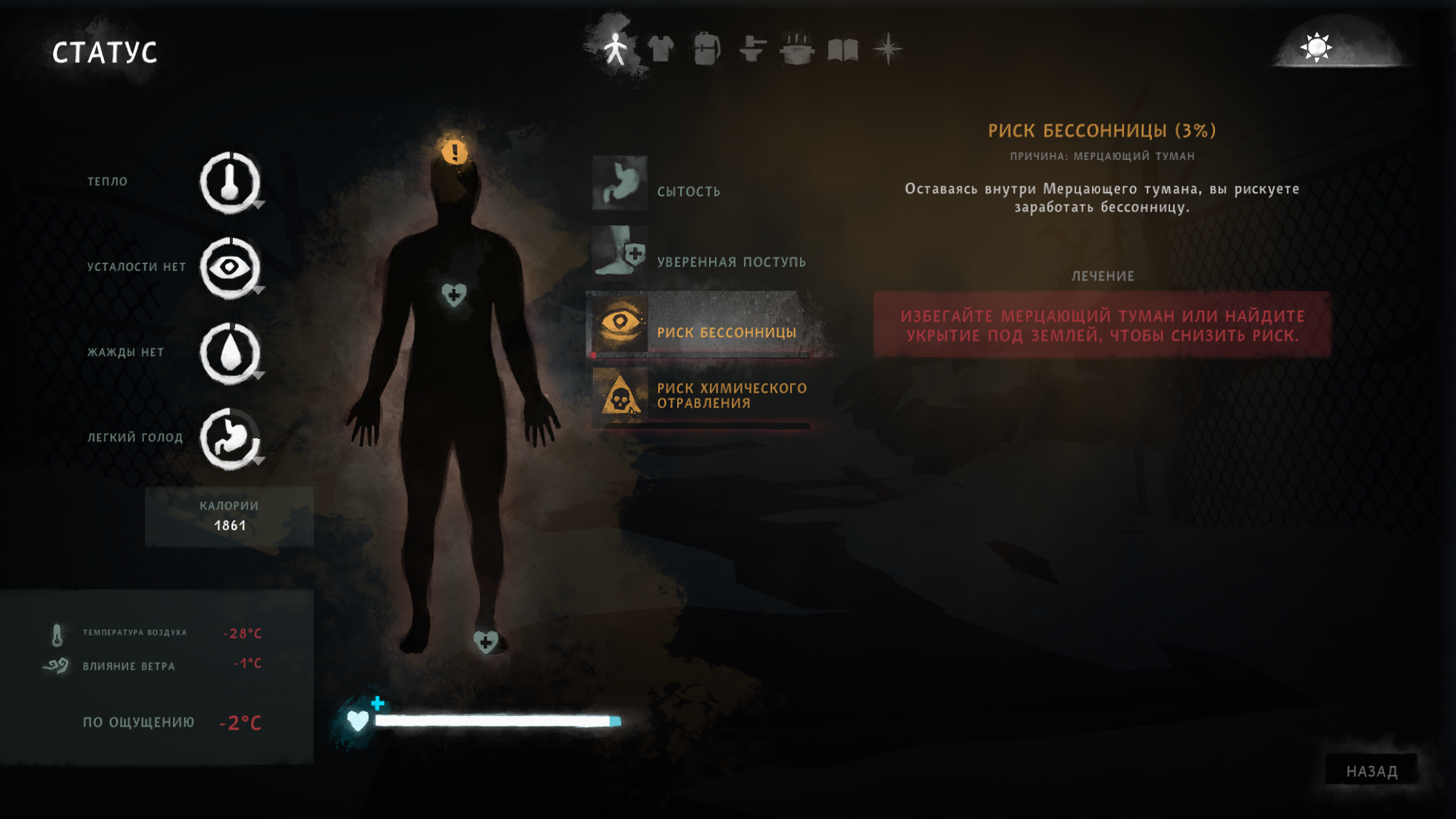Click the Тепло warmth gauge
The height and width of the screenshot is (819, 1456).
(230, 183)
